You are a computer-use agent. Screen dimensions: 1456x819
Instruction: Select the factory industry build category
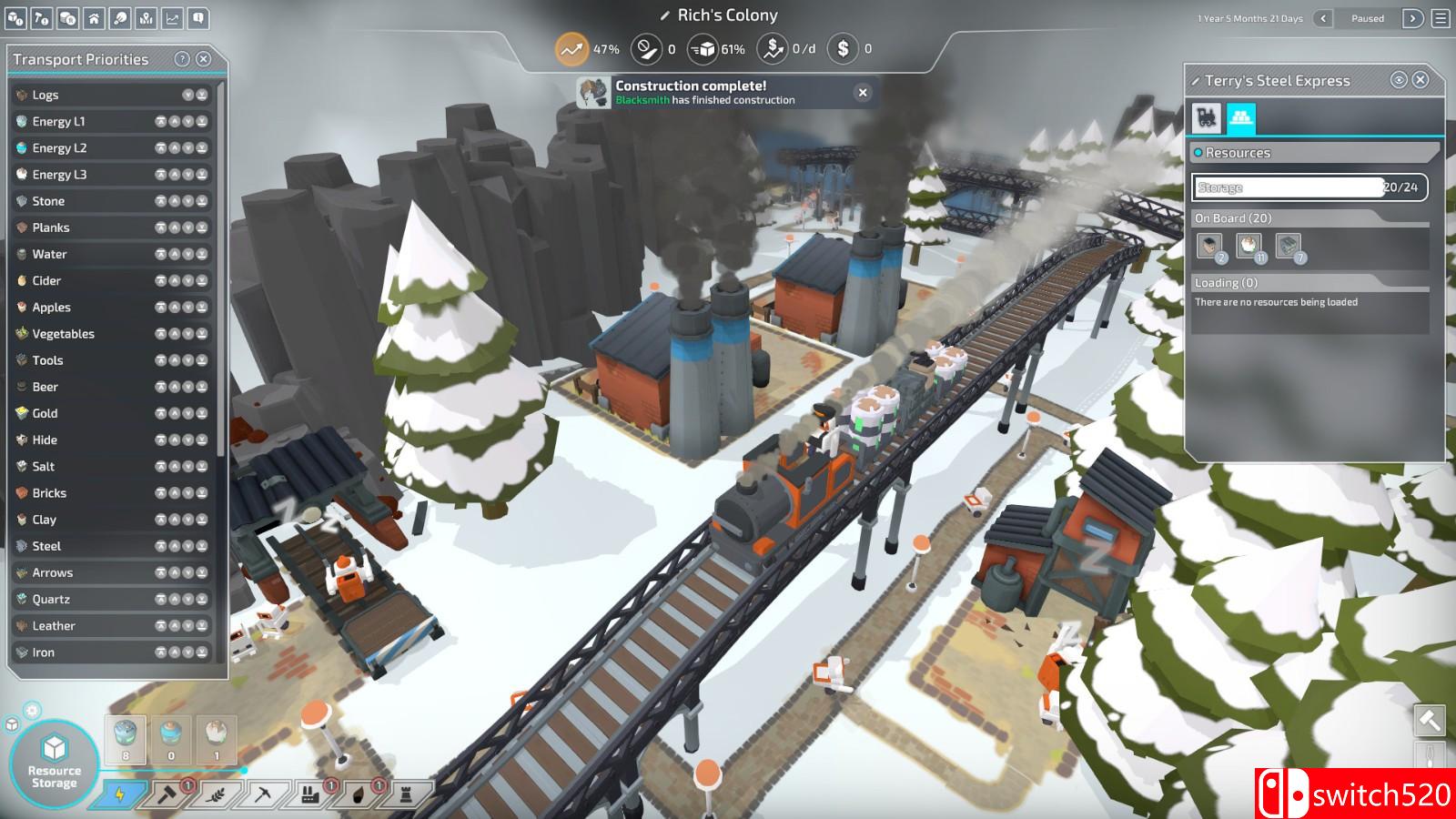click(x=310, y=794)
